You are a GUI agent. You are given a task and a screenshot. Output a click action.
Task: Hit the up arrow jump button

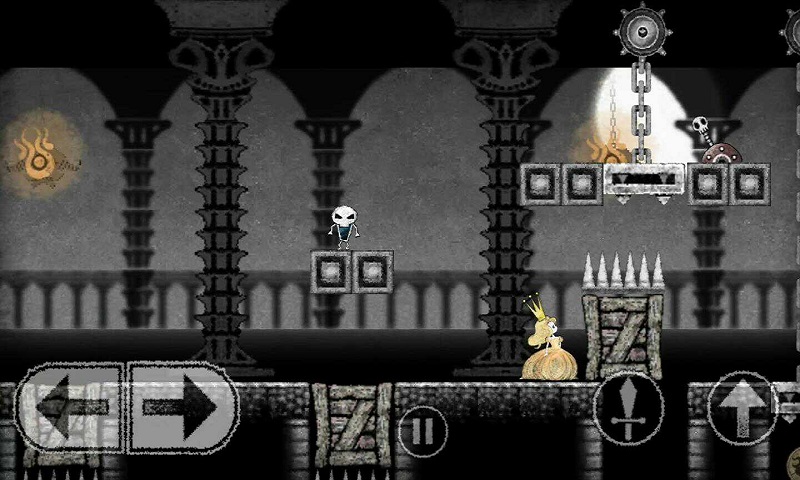741,407
